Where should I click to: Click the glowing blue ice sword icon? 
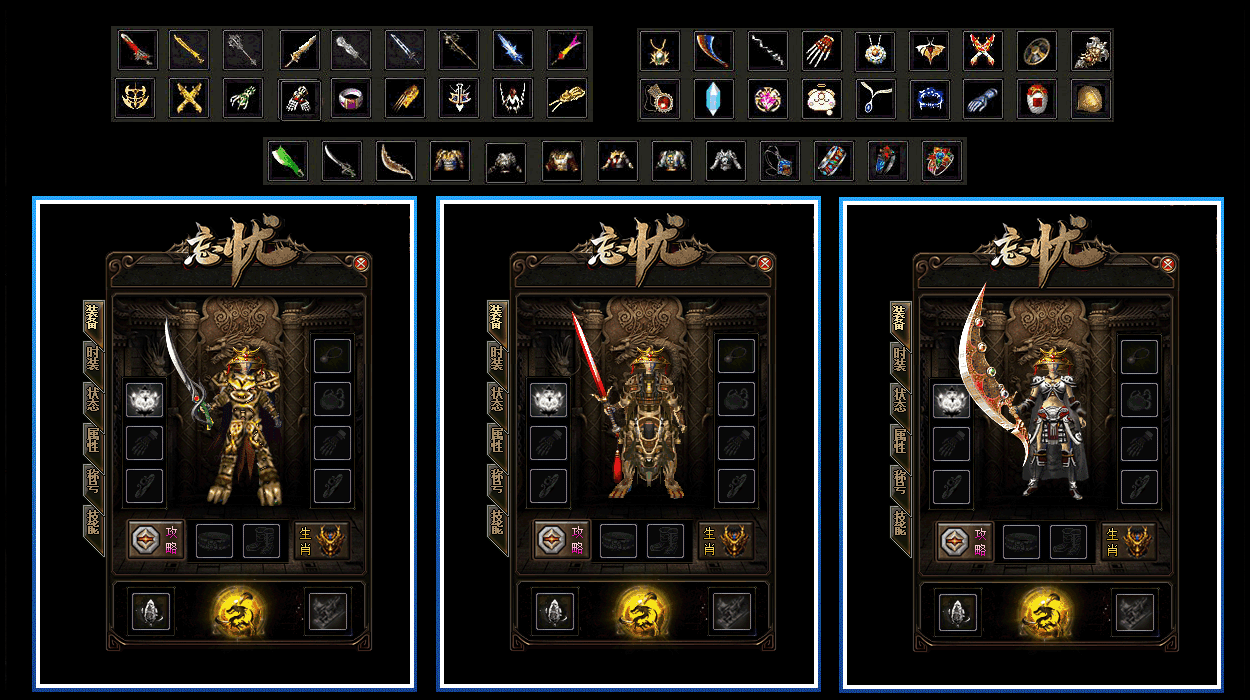pyautogui.click(x=513, y=49)
